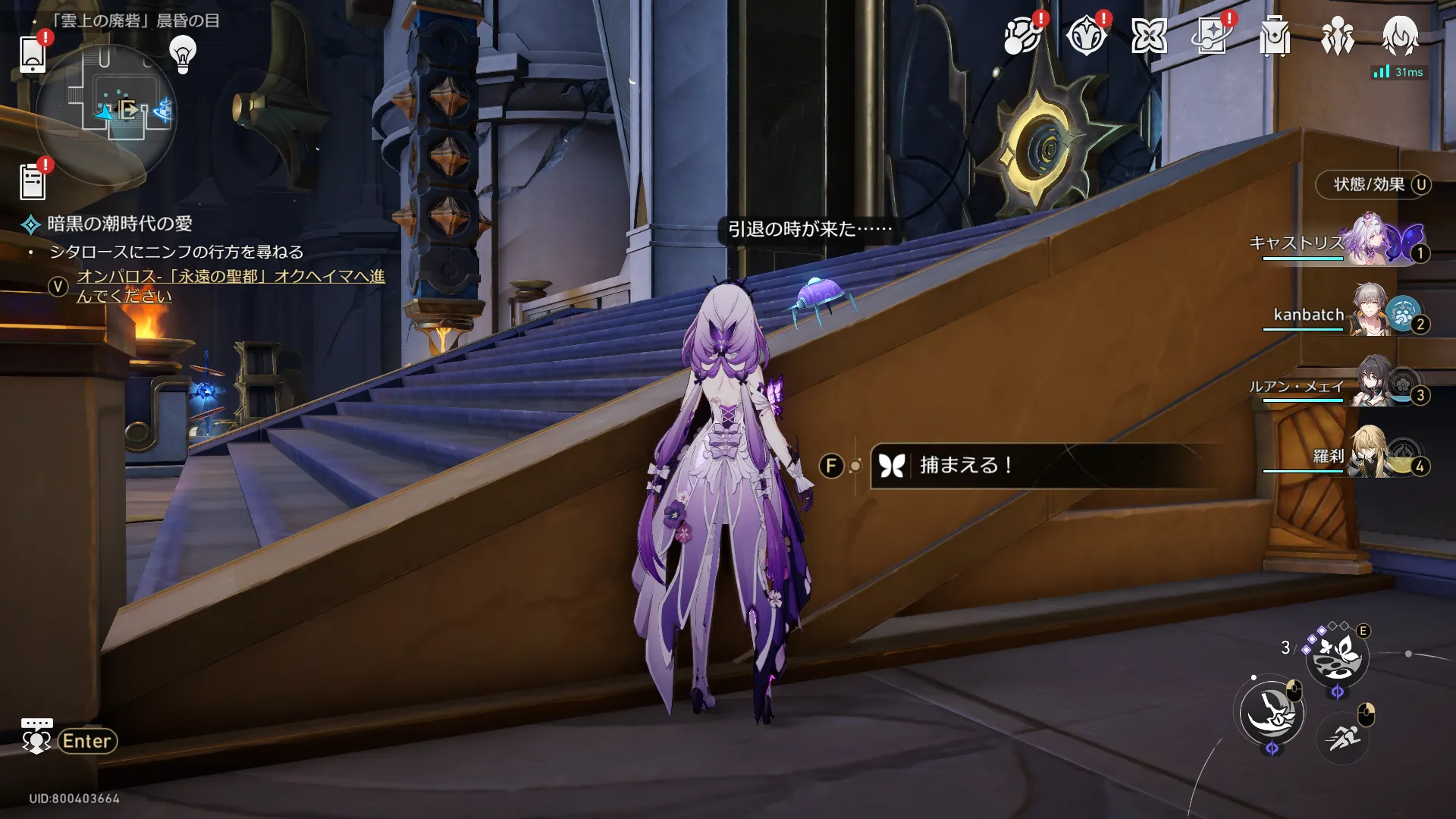Open the phone menu icon

pos(32,55)
